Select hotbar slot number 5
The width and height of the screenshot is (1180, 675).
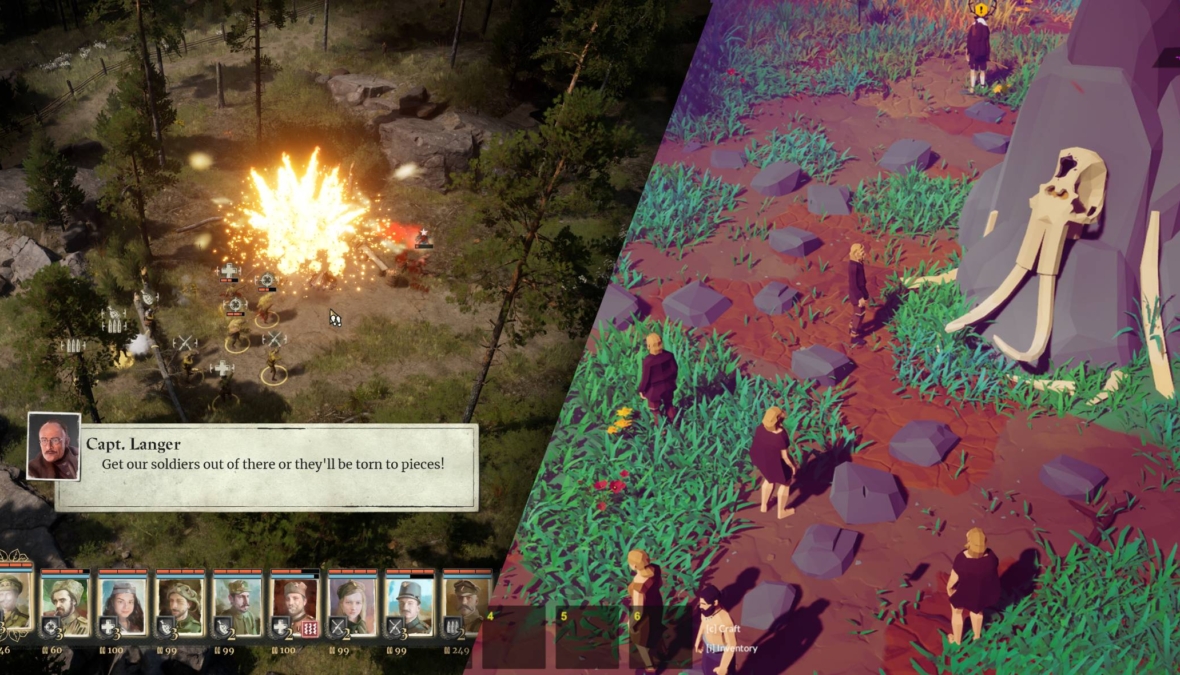pyautogui.click(x=586, y=638)
